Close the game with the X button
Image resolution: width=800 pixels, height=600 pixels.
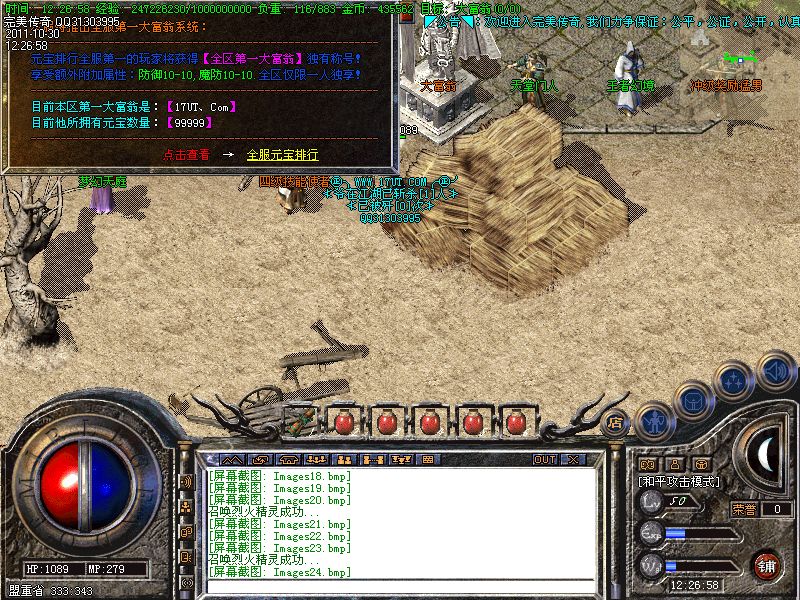(573, 460)
